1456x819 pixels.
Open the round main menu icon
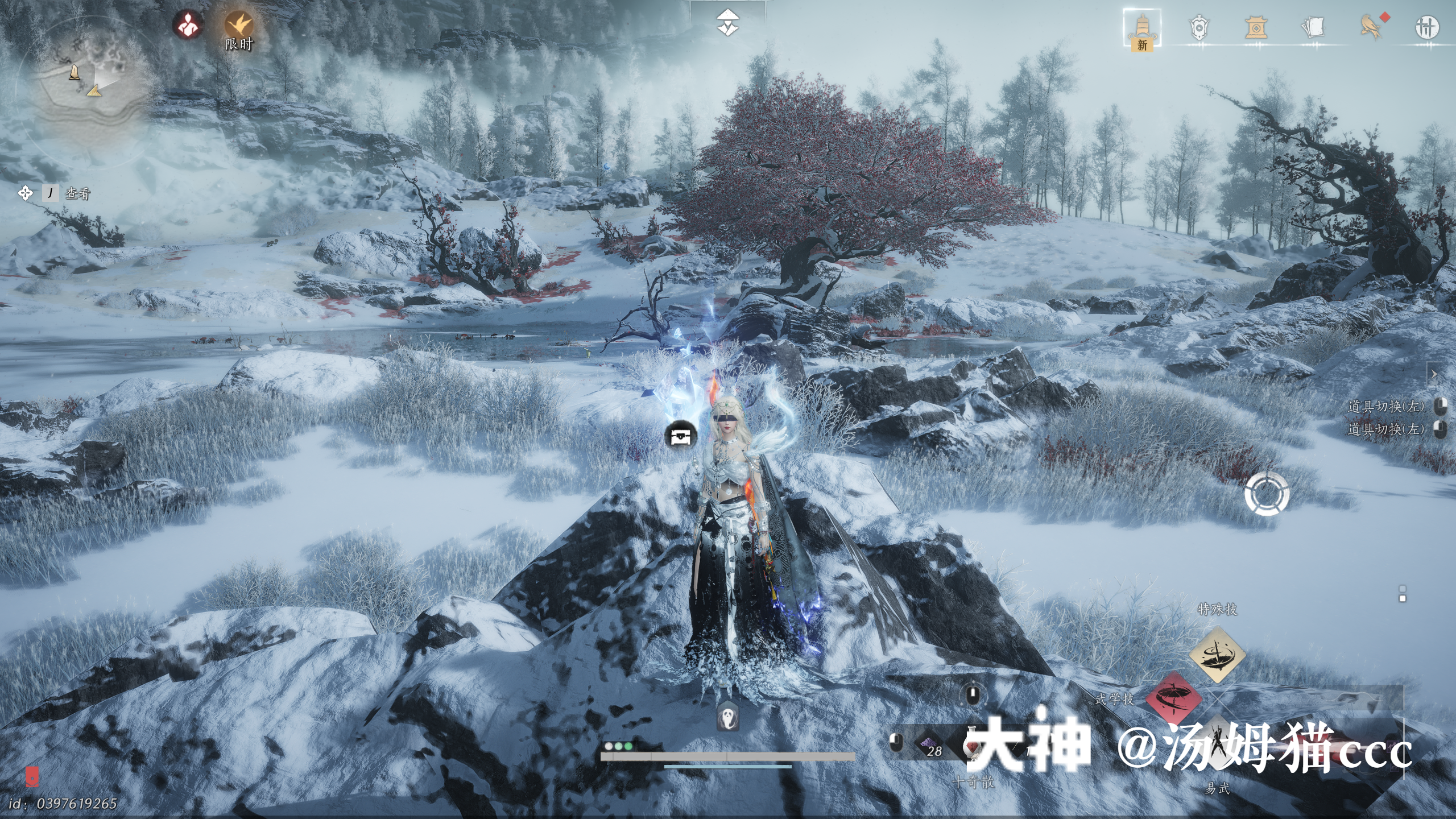[x=1426, y=27]
